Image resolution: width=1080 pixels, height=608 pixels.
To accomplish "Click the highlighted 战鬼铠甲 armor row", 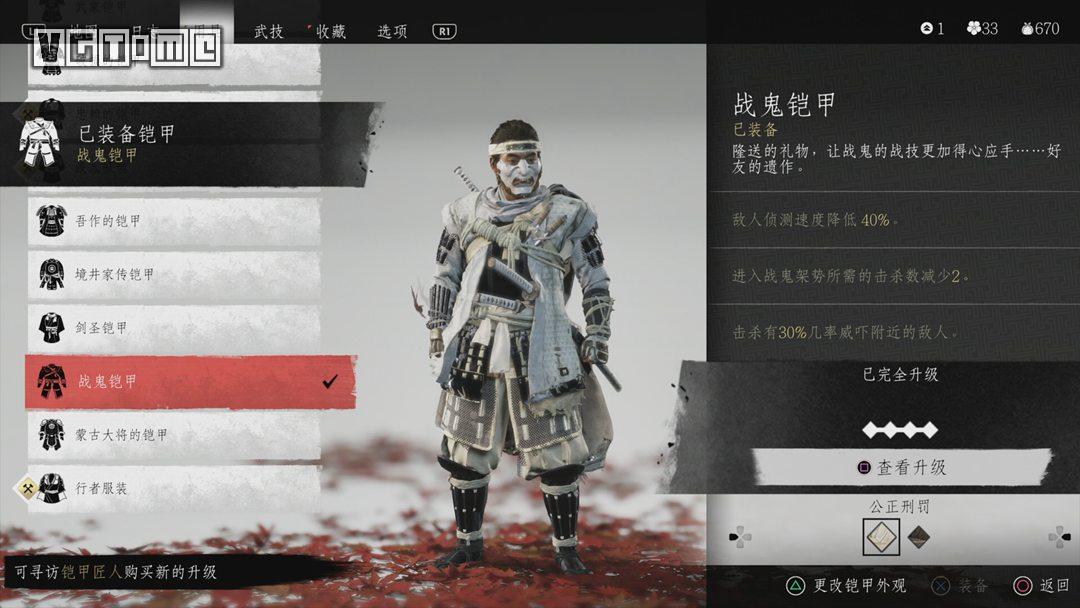I will (x=190, y=381).
